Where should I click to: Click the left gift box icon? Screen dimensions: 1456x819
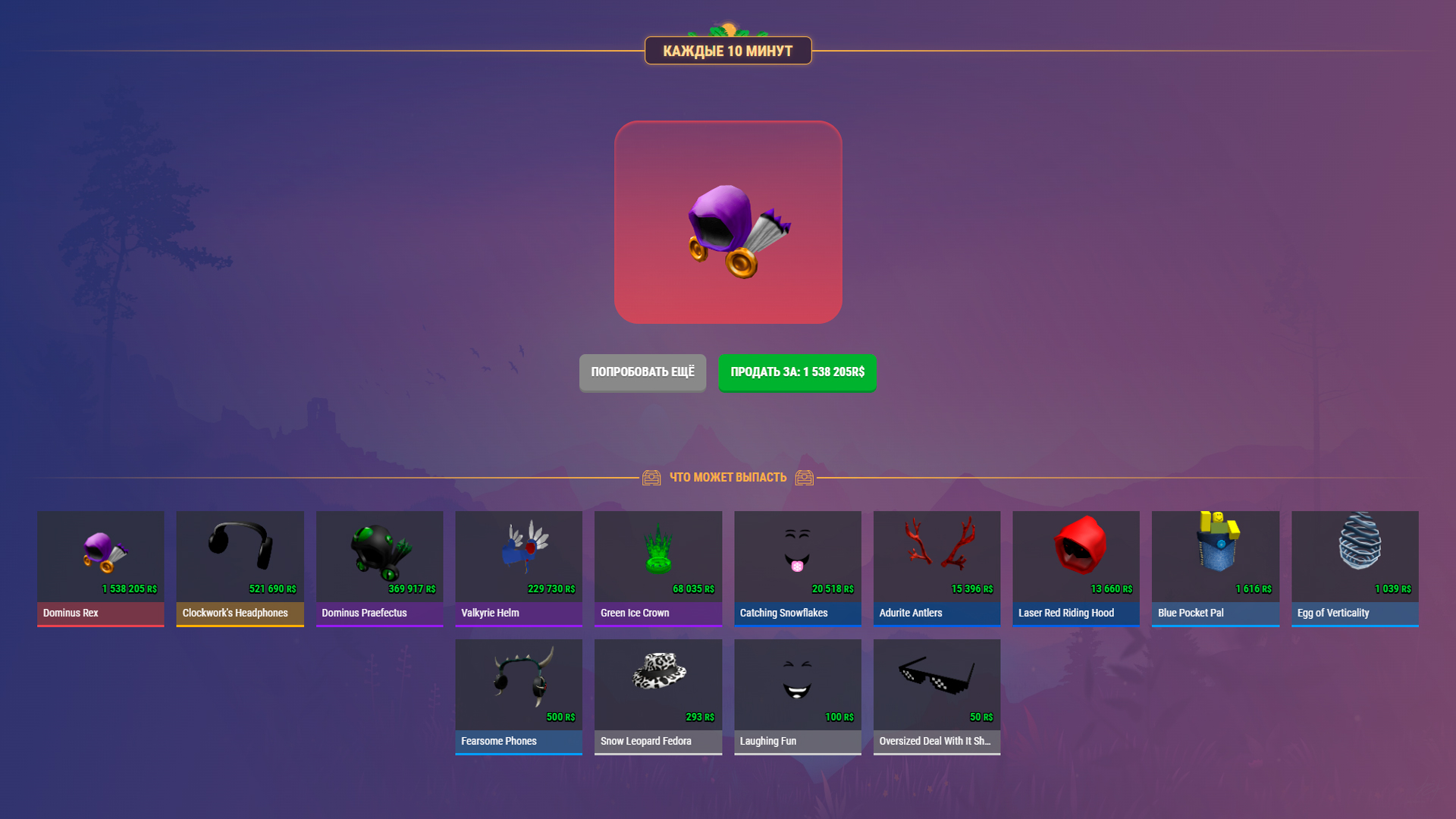(651, 477)
